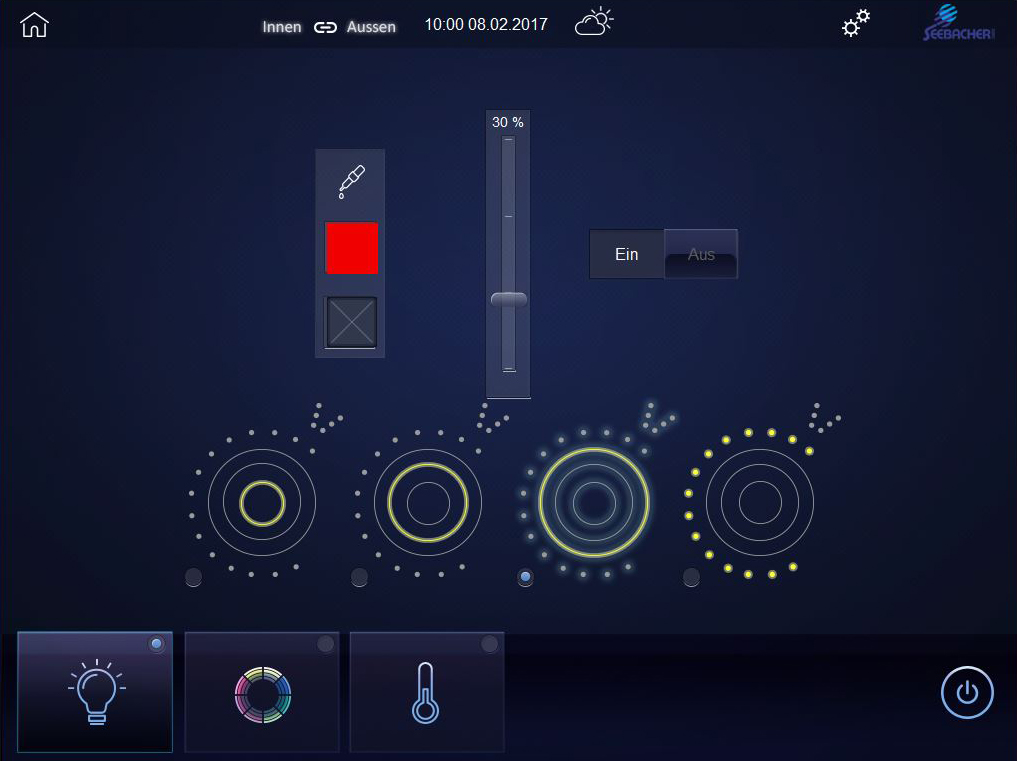Viewport: 1017px width, 761px height.
Task: Click the brightness slider handle at 30 %
Action: point(508,299)
